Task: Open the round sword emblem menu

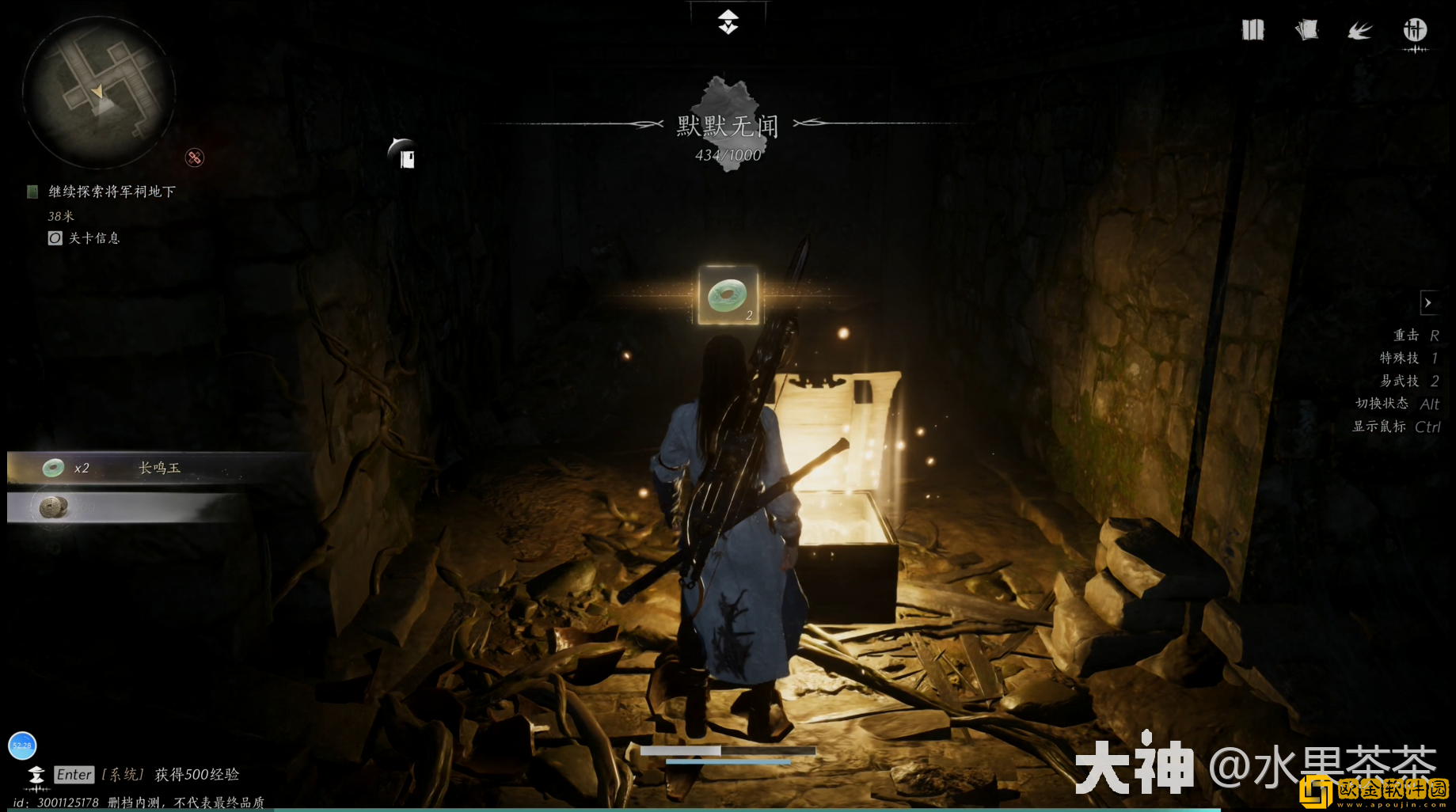Action: click(1415, 31)
